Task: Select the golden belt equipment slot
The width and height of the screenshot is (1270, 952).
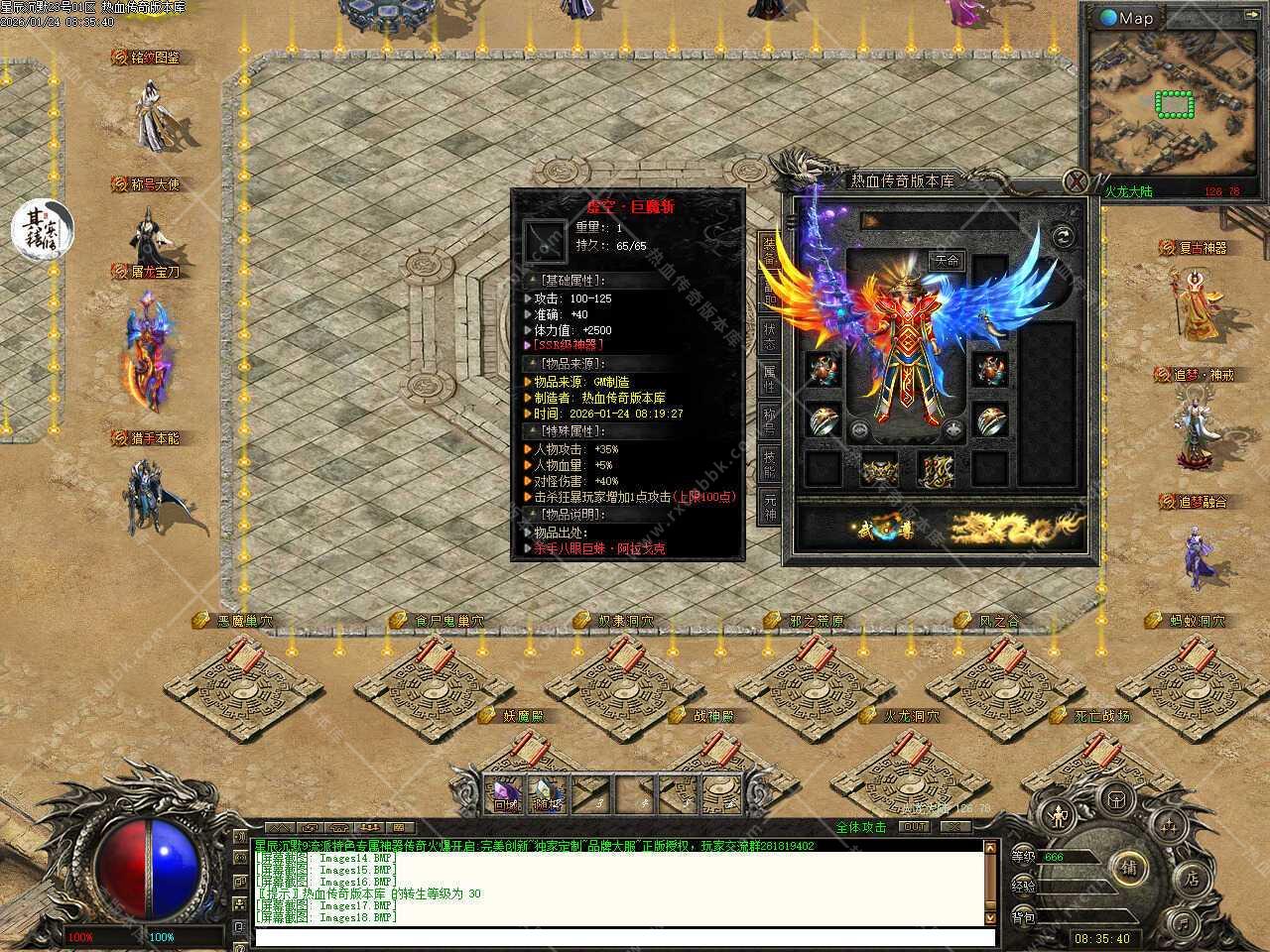Action: coord(878,471)
